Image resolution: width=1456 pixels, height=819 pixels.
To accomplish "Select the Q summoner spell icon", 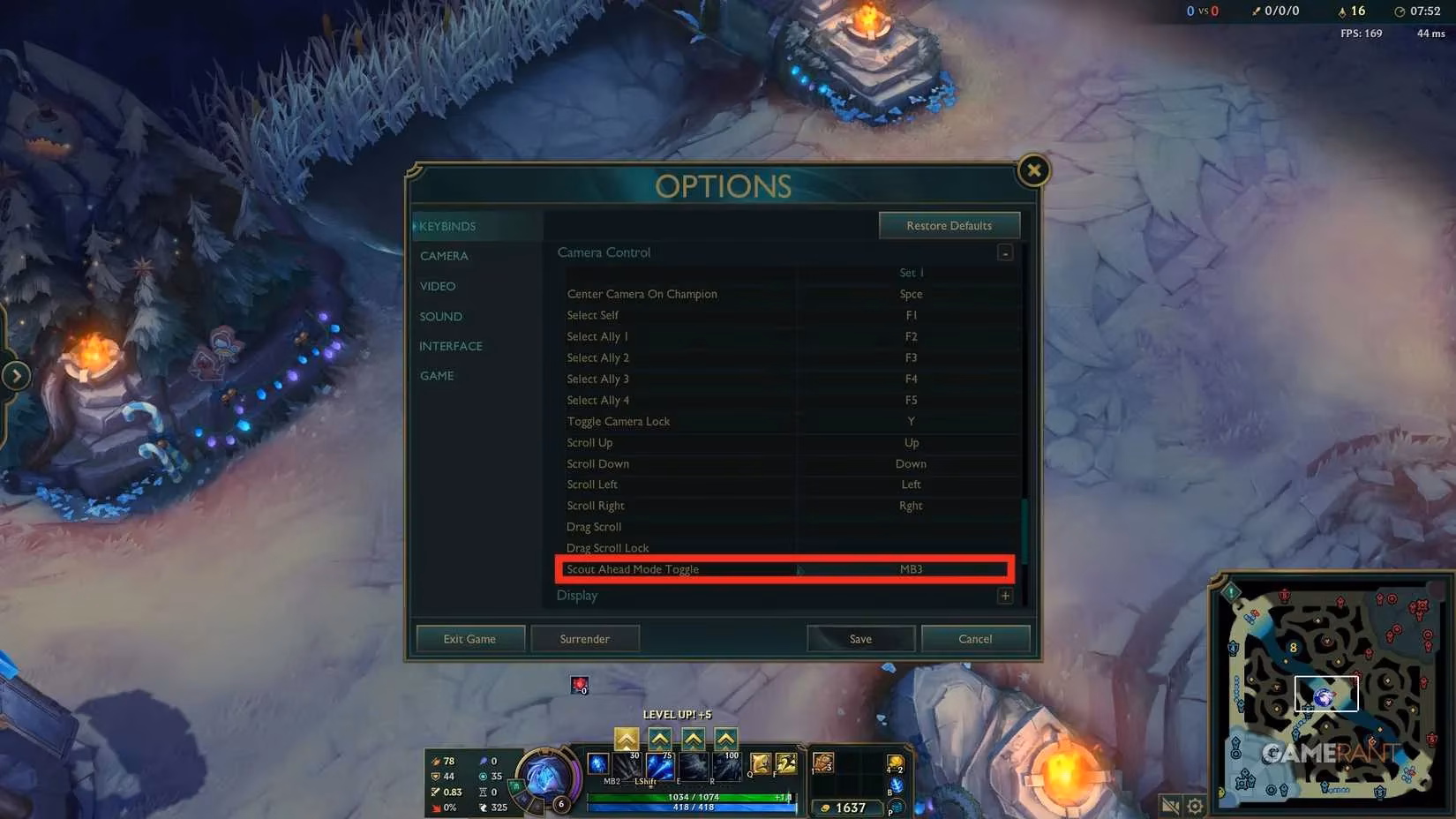I will 759,763.
